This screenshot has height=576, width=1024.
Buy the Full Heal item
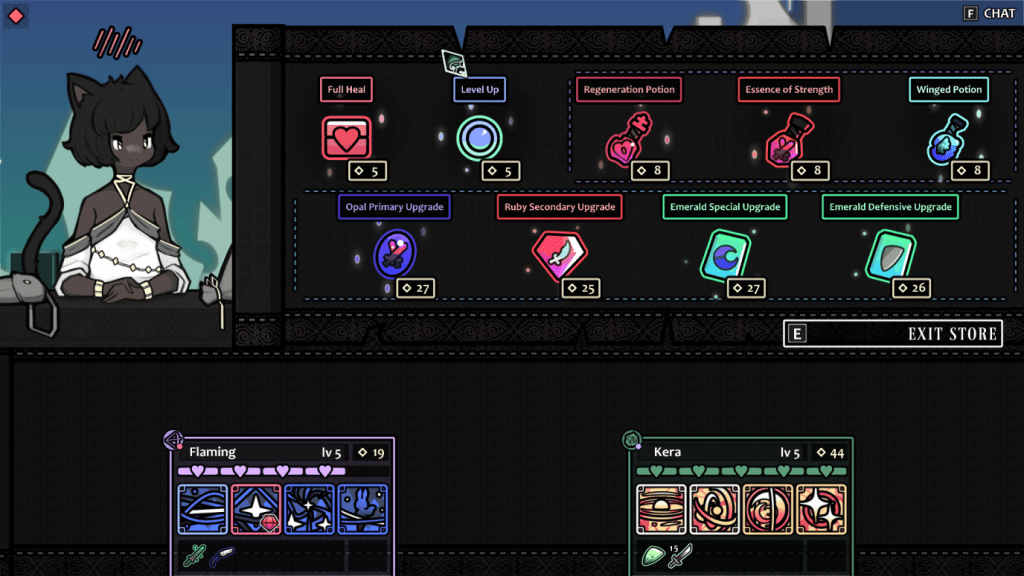[x=346, y=138]
